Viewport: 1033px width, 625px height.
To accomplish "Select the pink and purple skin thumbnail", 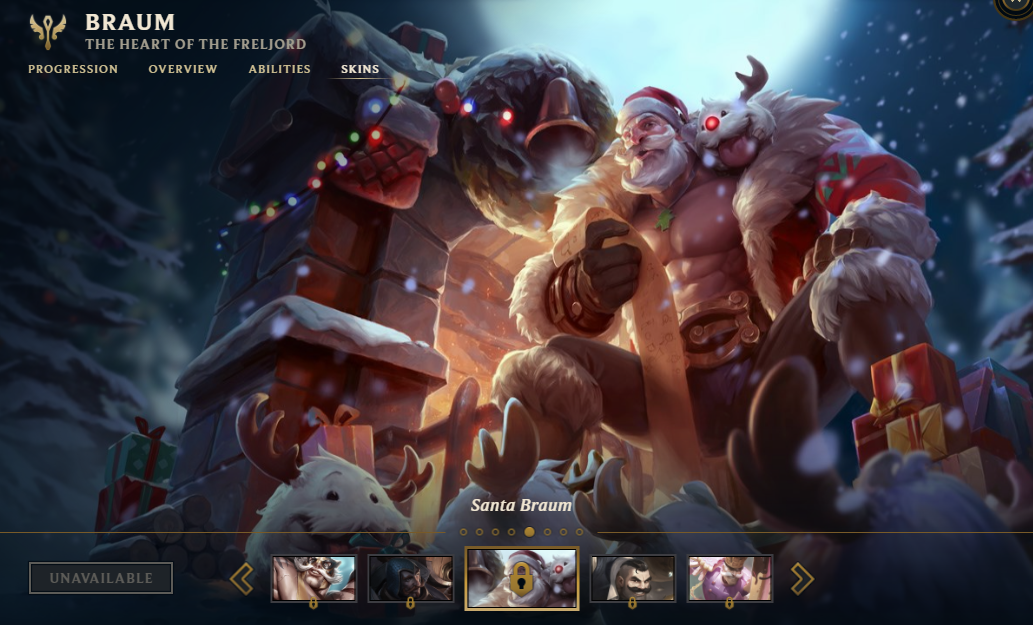I will (729, 578).
